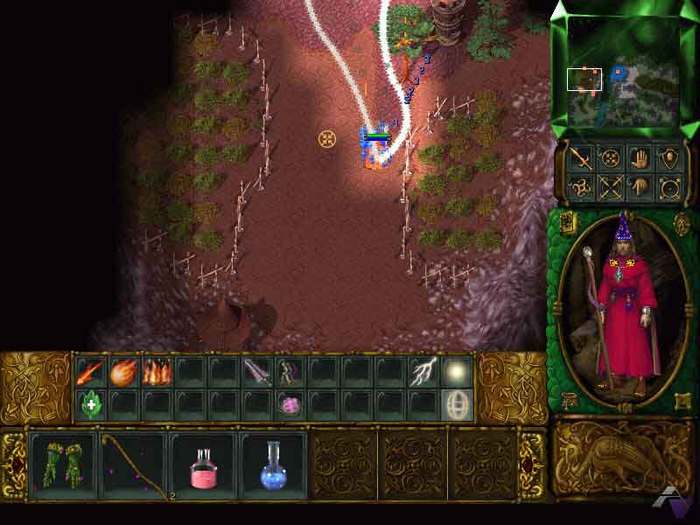
Task: Click the triple spiral command button
Action: coord(580,186)
